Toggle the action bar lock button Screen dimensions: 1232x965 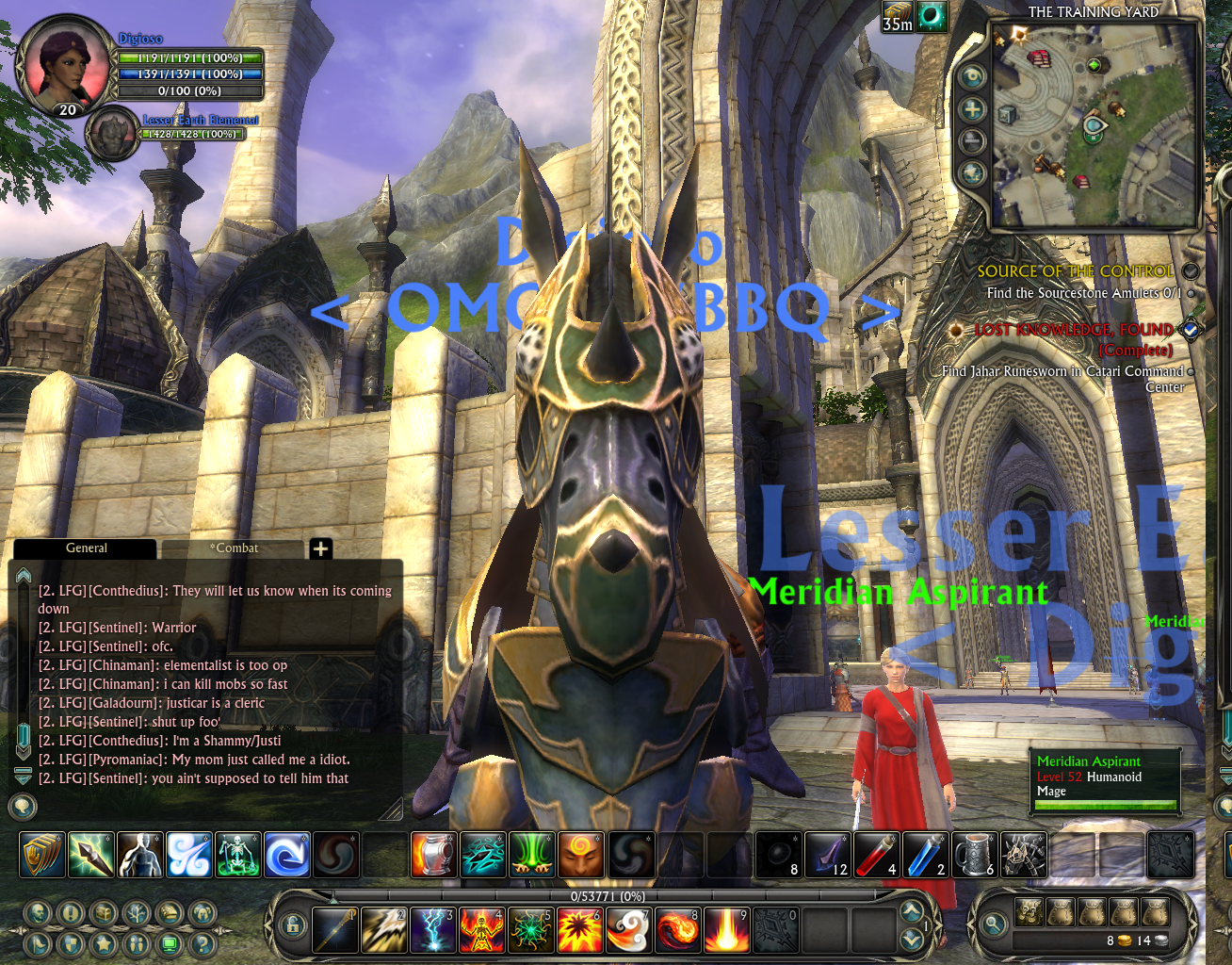coord(293,924)
